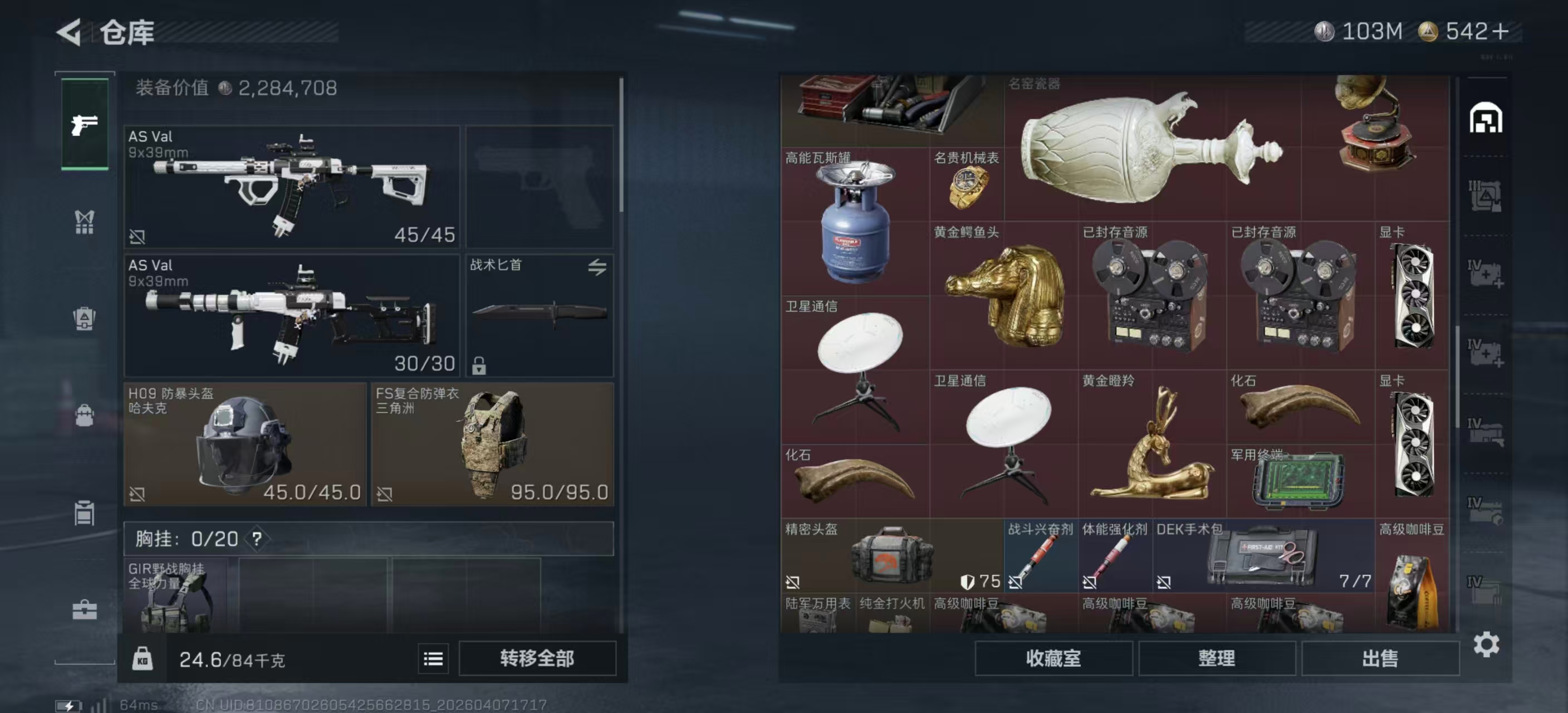Open the chest rig category in sidebar
1568x713 pixels.
(x=85, y=223)
